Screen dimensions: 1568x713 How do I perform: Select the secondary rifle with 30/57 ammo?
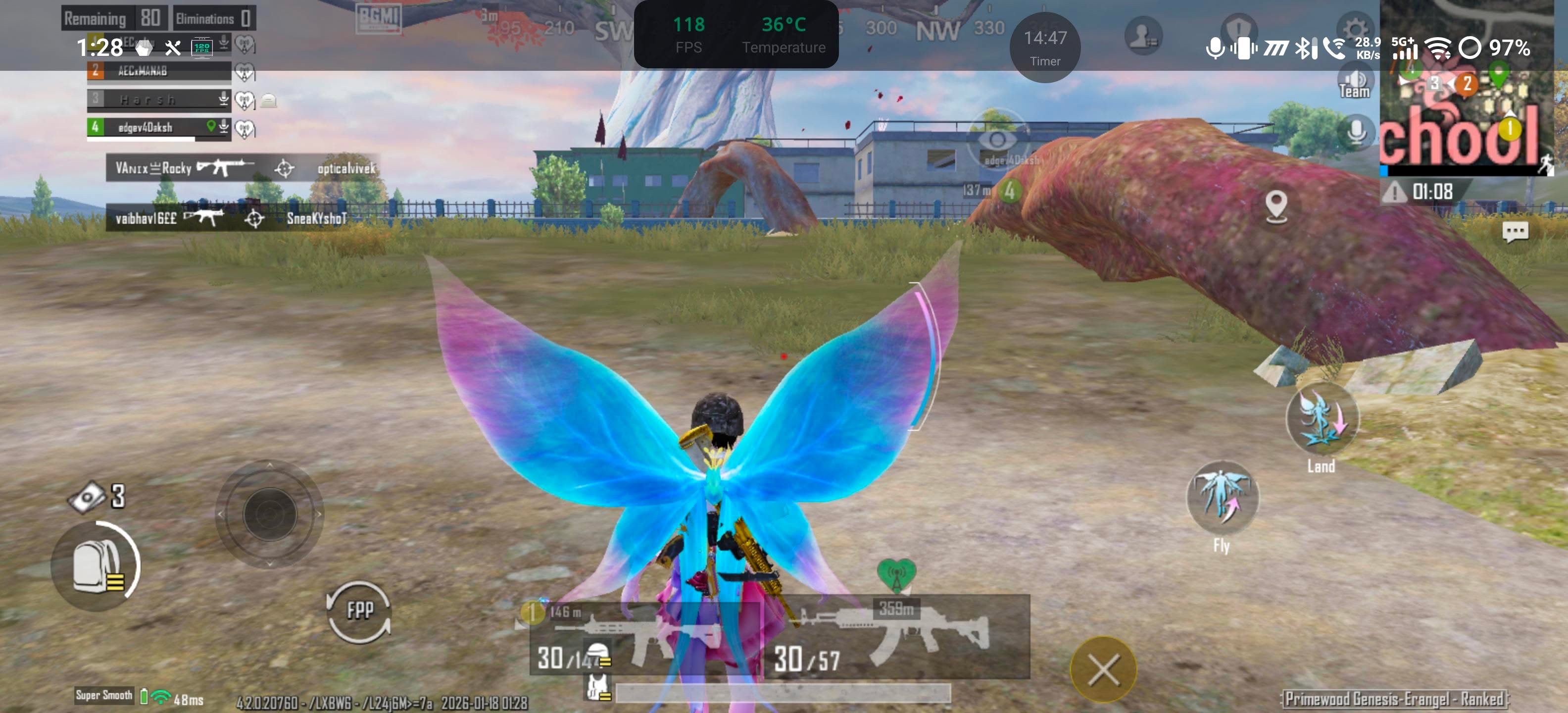point(896,638)
